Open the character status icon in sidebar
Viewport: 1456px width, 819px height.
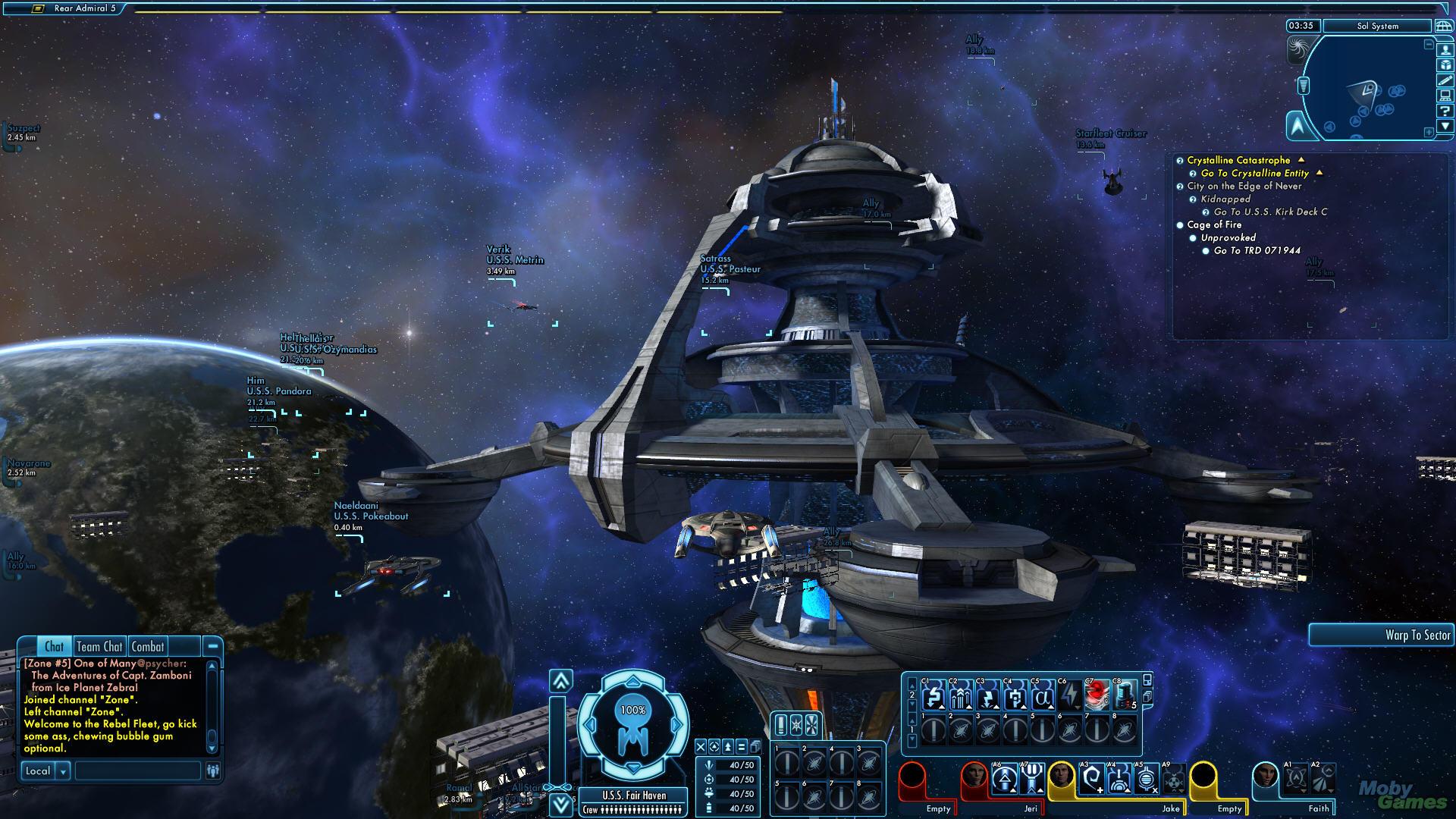(1445, 50)
